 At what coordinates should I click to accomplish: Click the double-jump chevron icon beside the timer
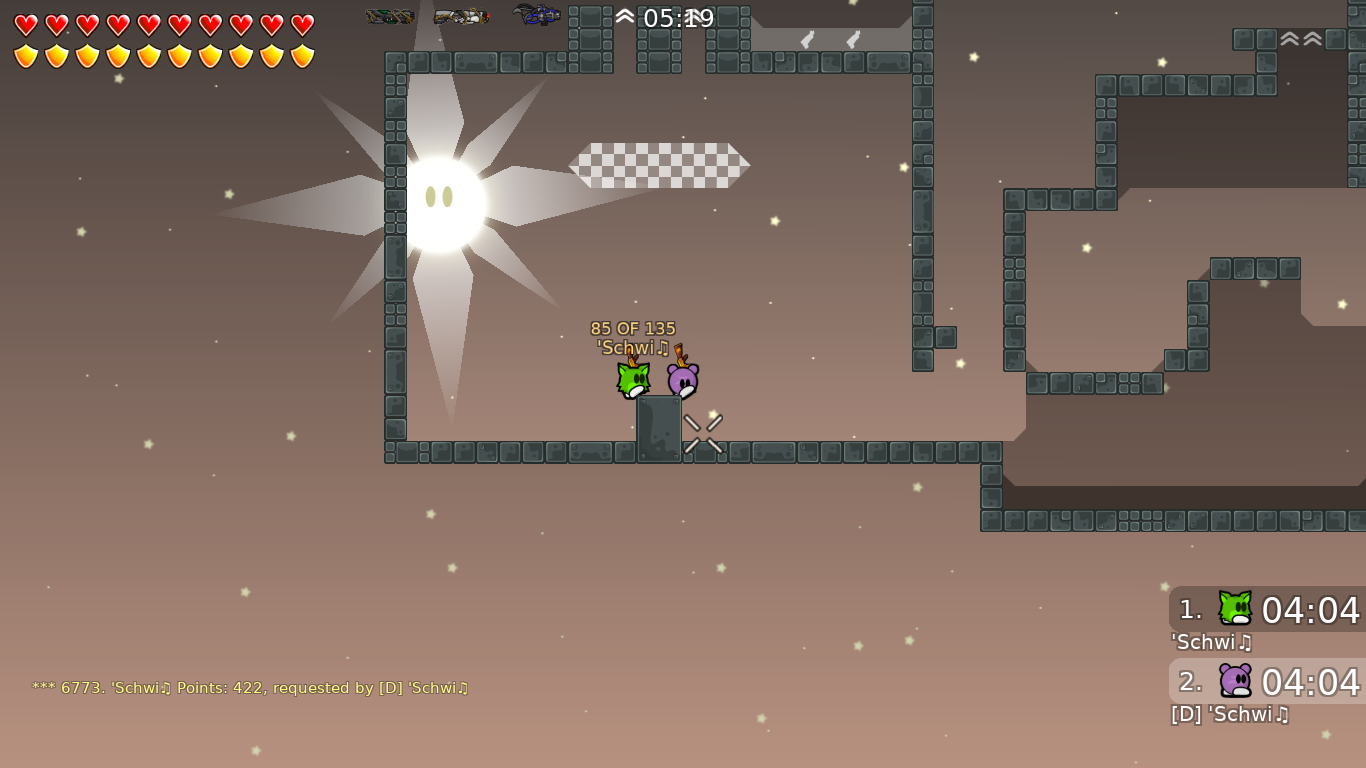626,16
